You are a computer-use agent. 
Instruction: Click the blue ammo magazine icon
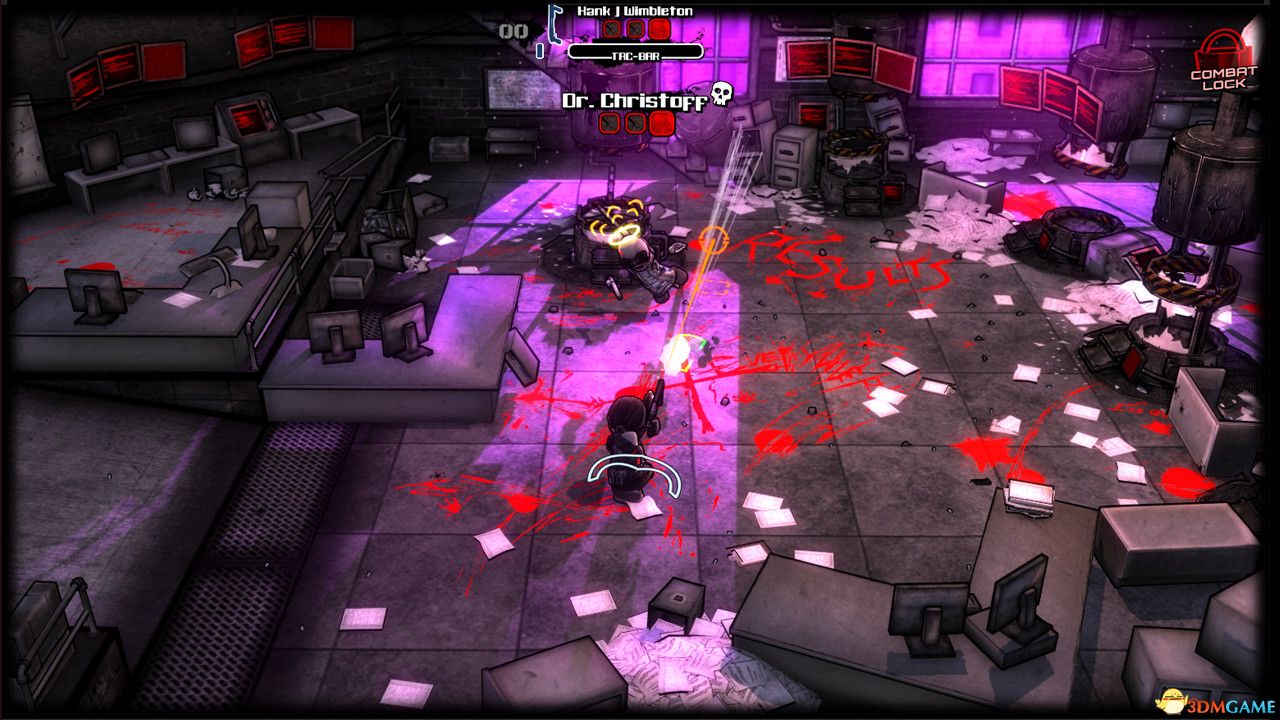click(x=540, y=50)
